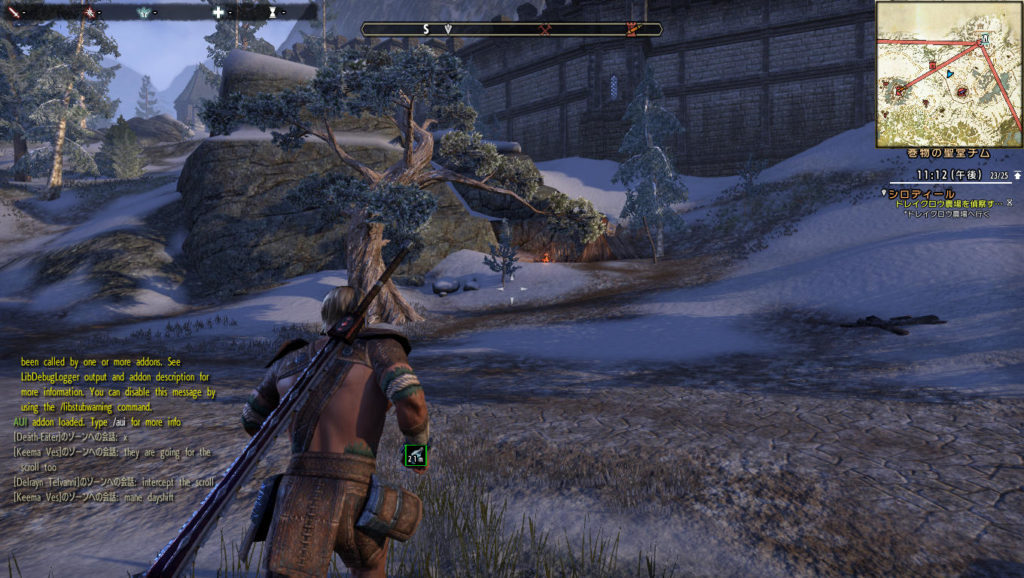Click the teal winged emblem in the top bar
Viewport: 1024px width, 578px height.
pos(144,12)
